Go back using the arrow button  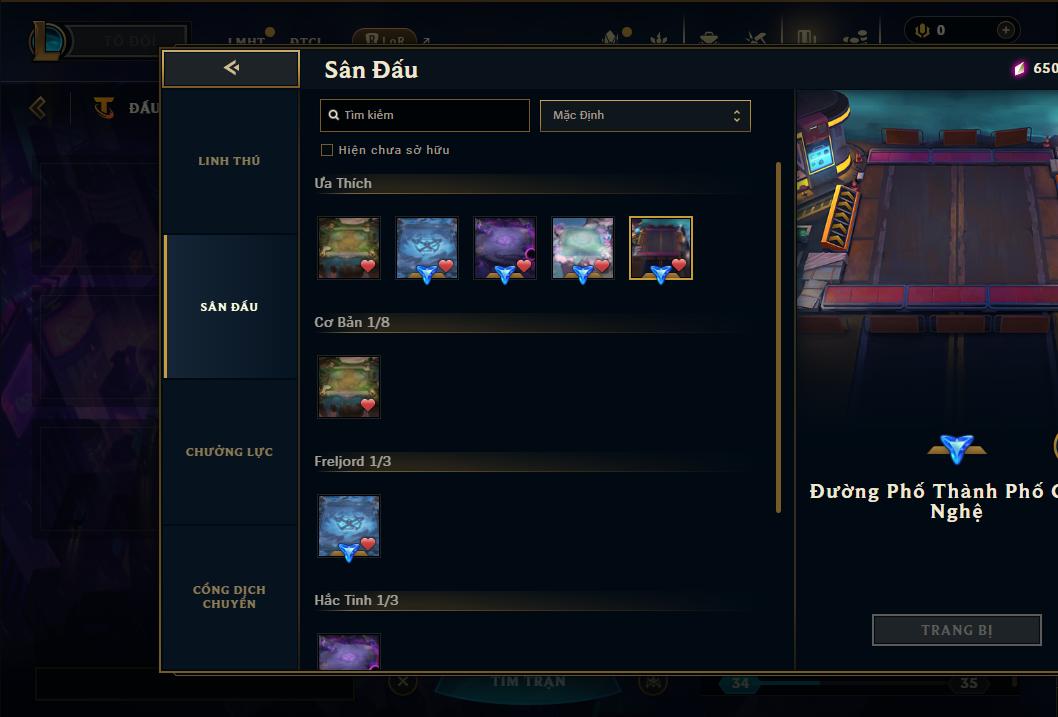point(231,68)
